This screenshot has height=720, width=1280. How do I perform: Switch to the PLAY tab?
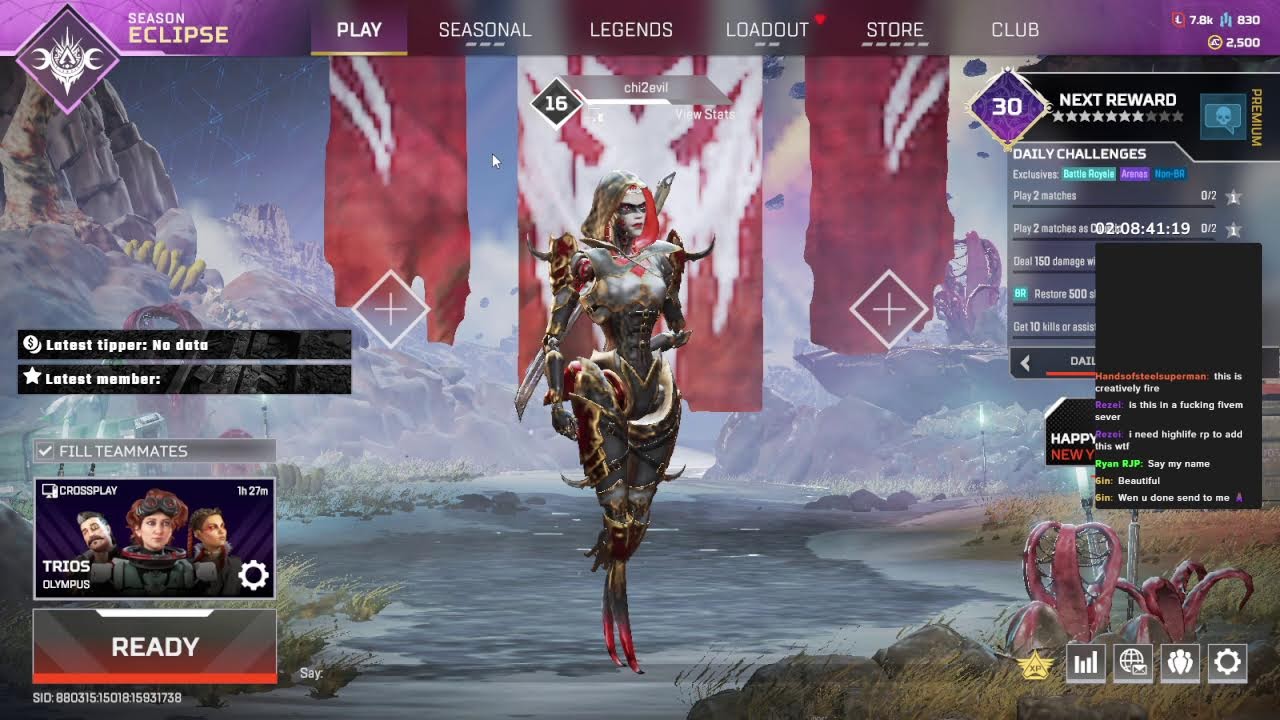point(359,30)
